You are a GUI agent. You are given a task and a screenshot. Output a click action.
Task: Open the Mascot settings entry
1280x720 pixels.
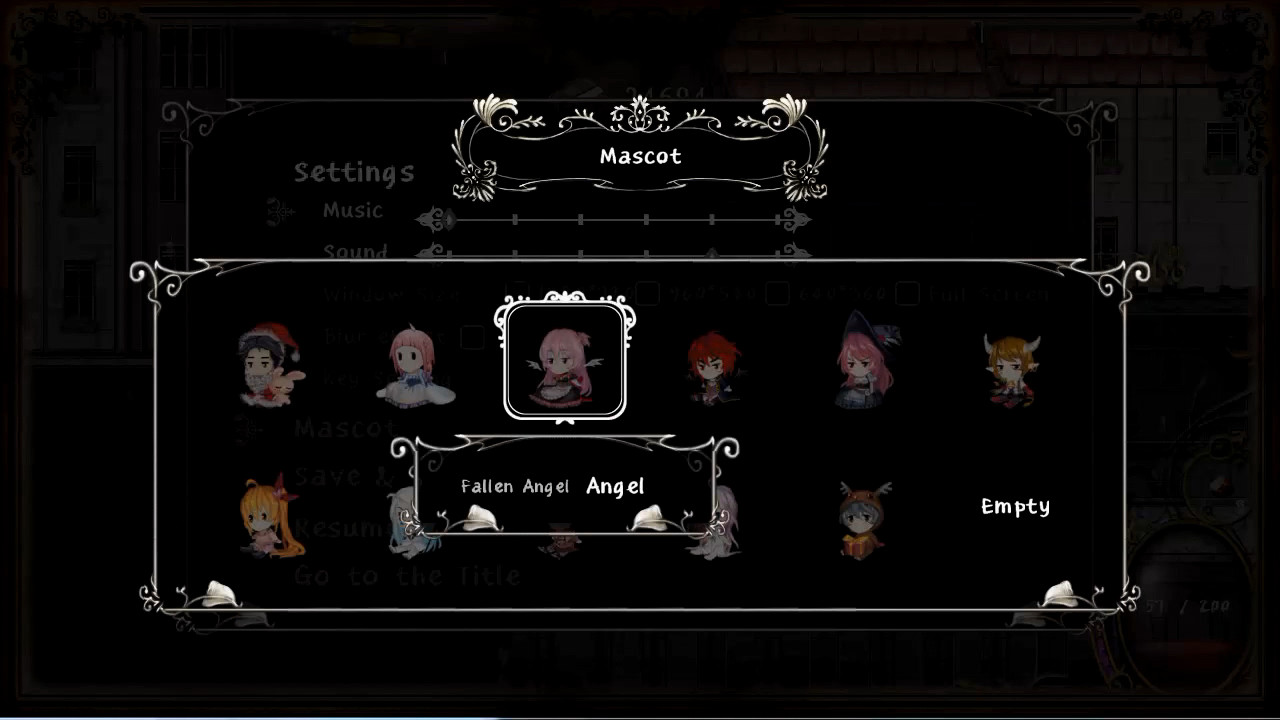tap(345, 428)
